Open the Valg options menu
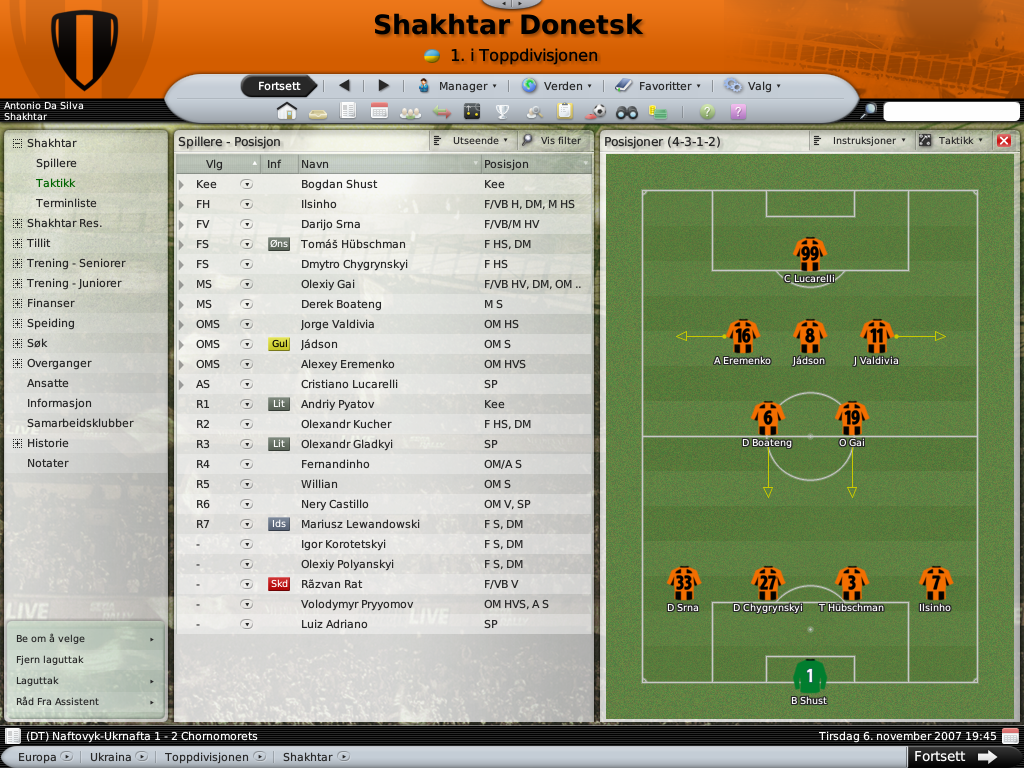 [x=752, y=86]
